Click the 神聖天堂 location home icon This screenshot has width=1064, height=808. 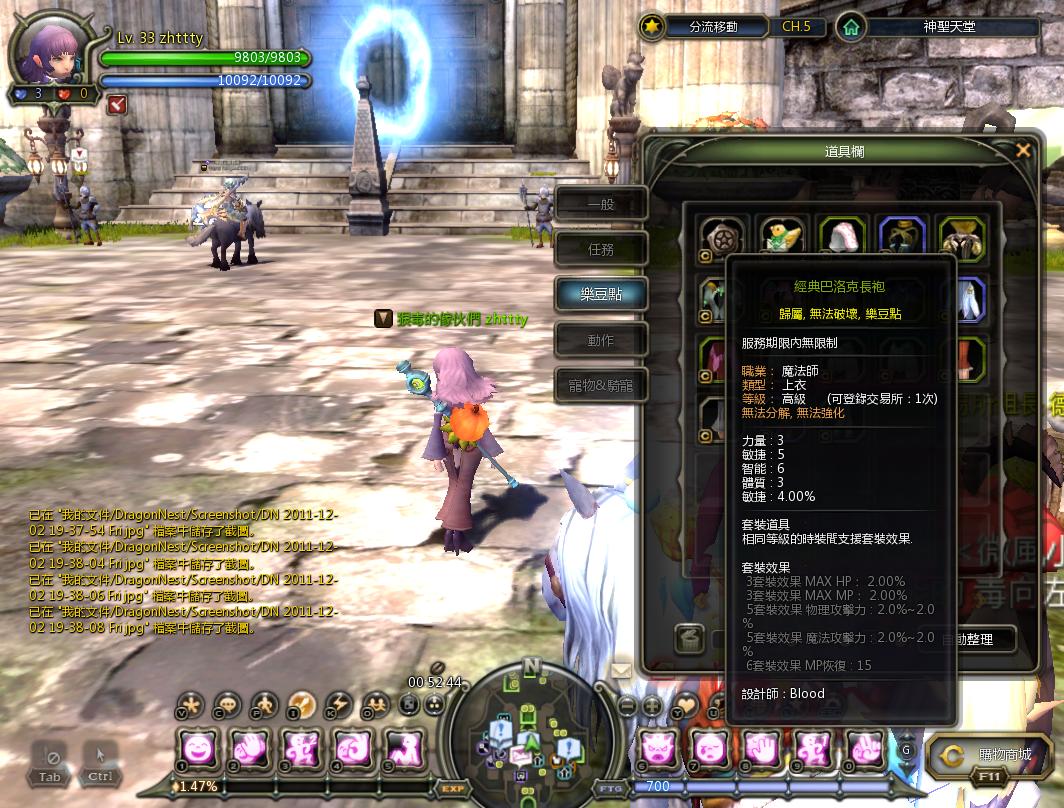(x=850, y=27)
